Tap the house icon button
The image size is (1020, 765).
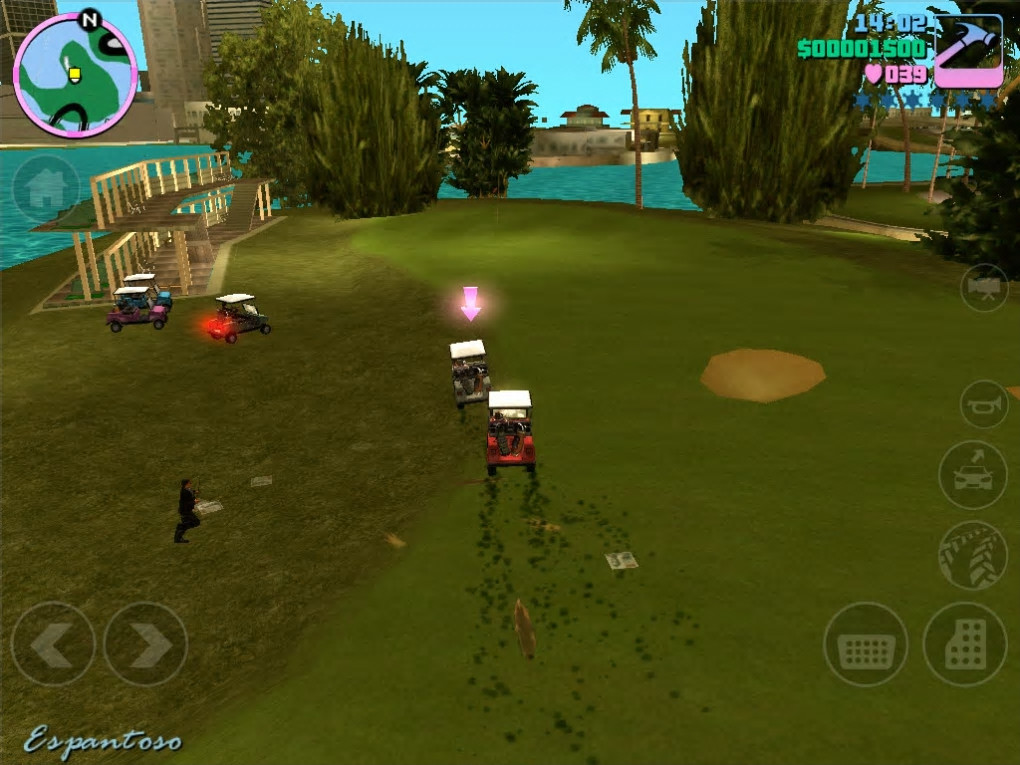(46, 189)
